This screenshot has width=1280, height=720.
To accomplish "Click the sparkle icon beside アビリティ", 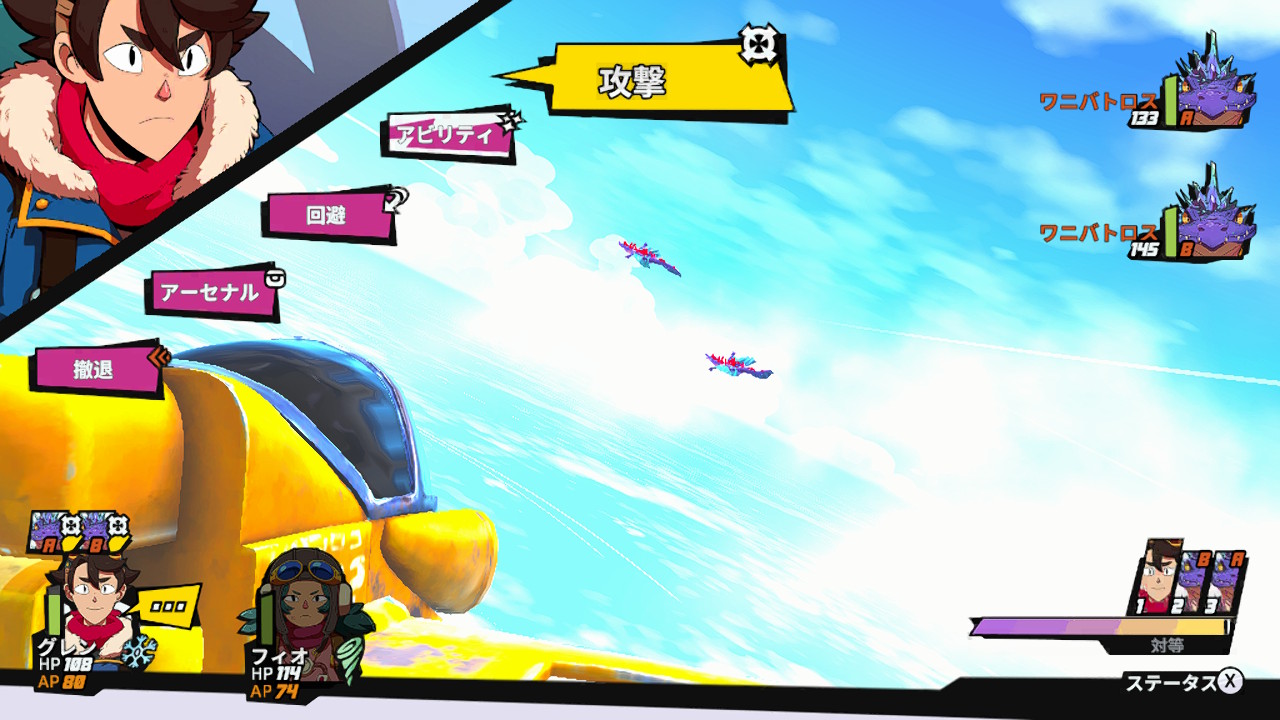I will click(510, 123).
